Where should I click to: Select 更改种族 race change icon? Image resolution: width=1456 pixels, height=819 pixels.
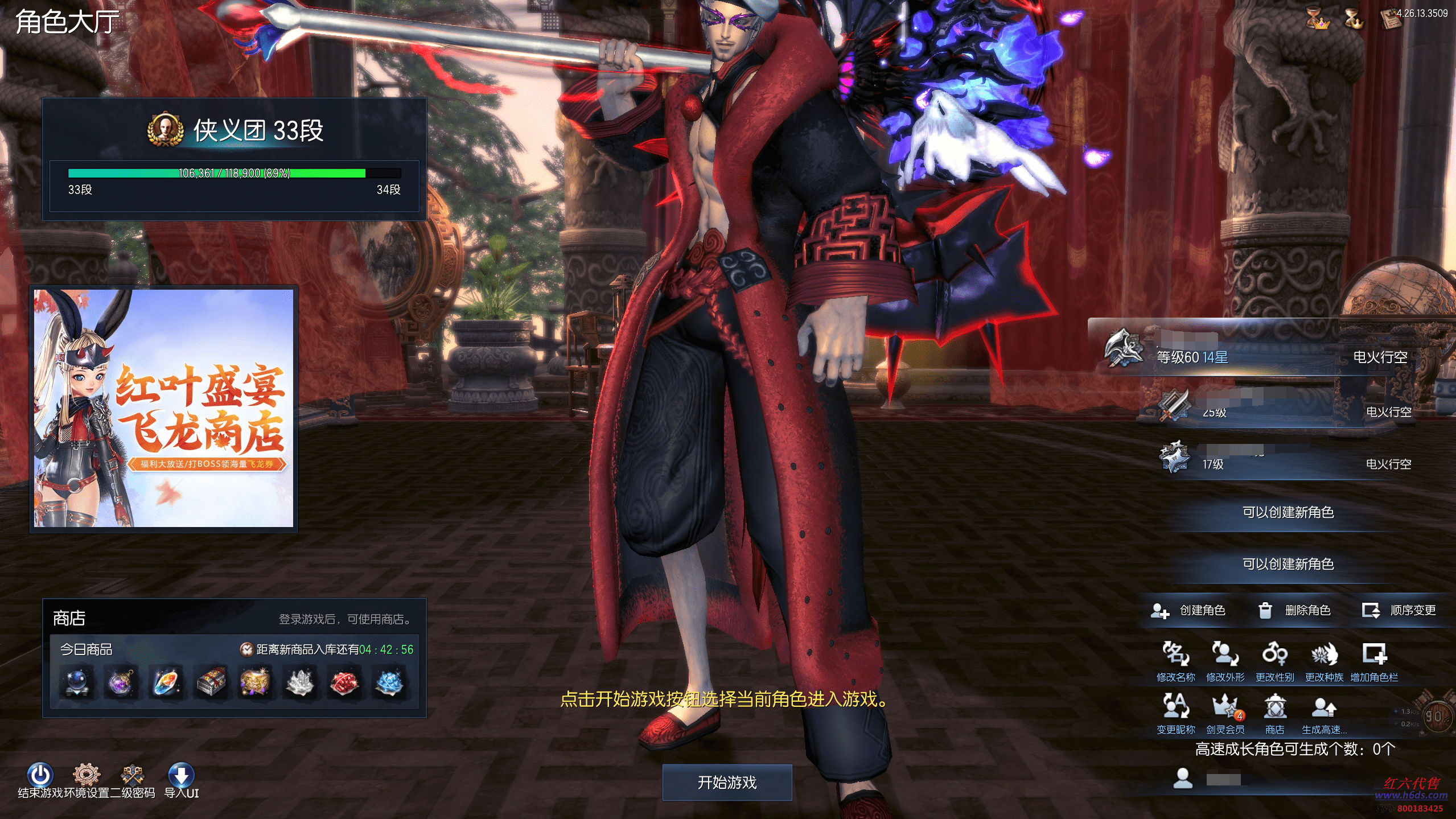point(1324,655)
